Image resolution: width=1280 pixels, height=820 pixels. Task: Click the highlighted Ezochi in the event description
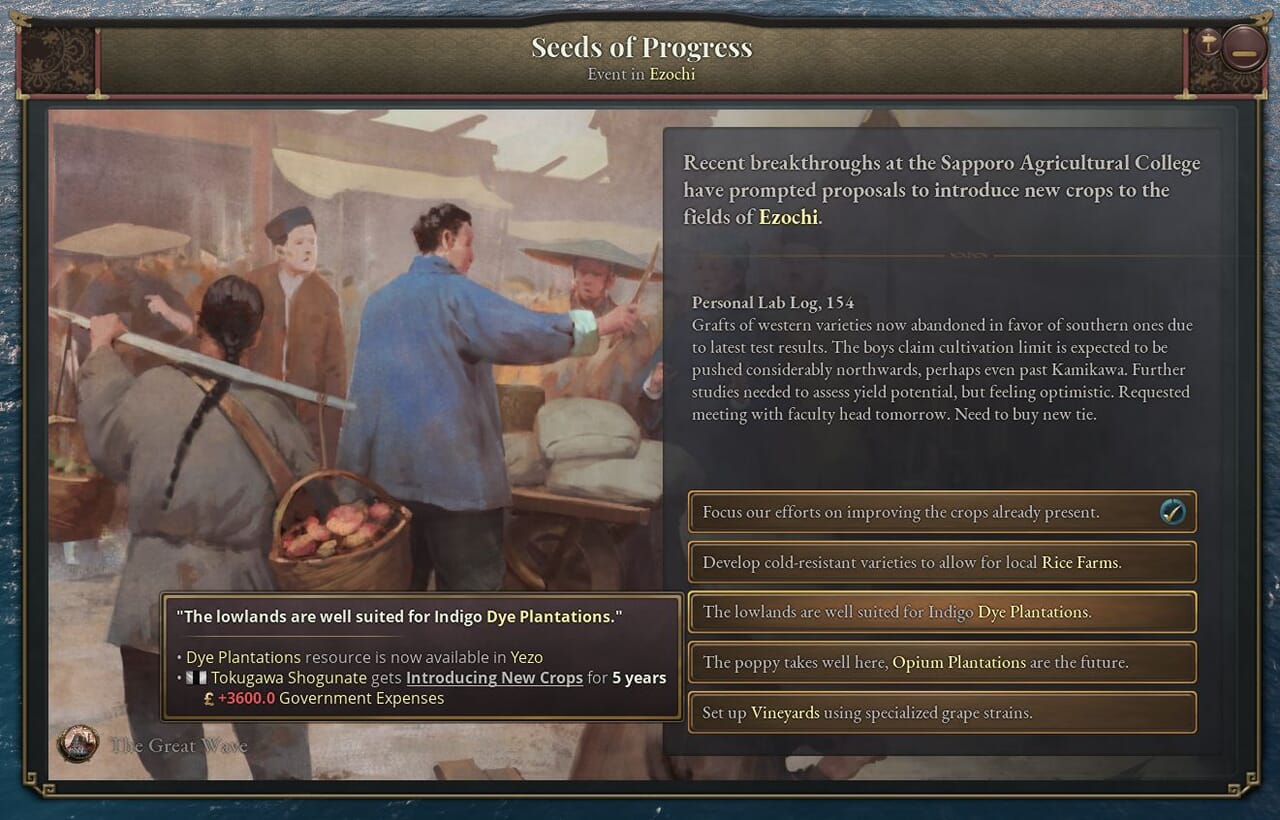pos(788,216)
